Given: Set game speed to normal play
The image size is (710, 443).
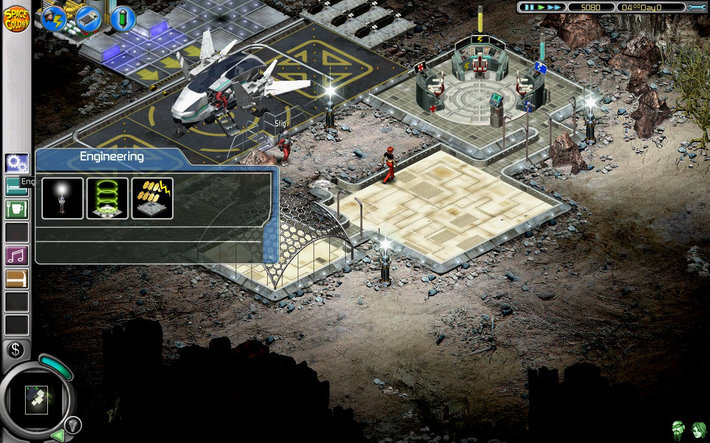Looking at the screenshot, I should coord(541,7).
